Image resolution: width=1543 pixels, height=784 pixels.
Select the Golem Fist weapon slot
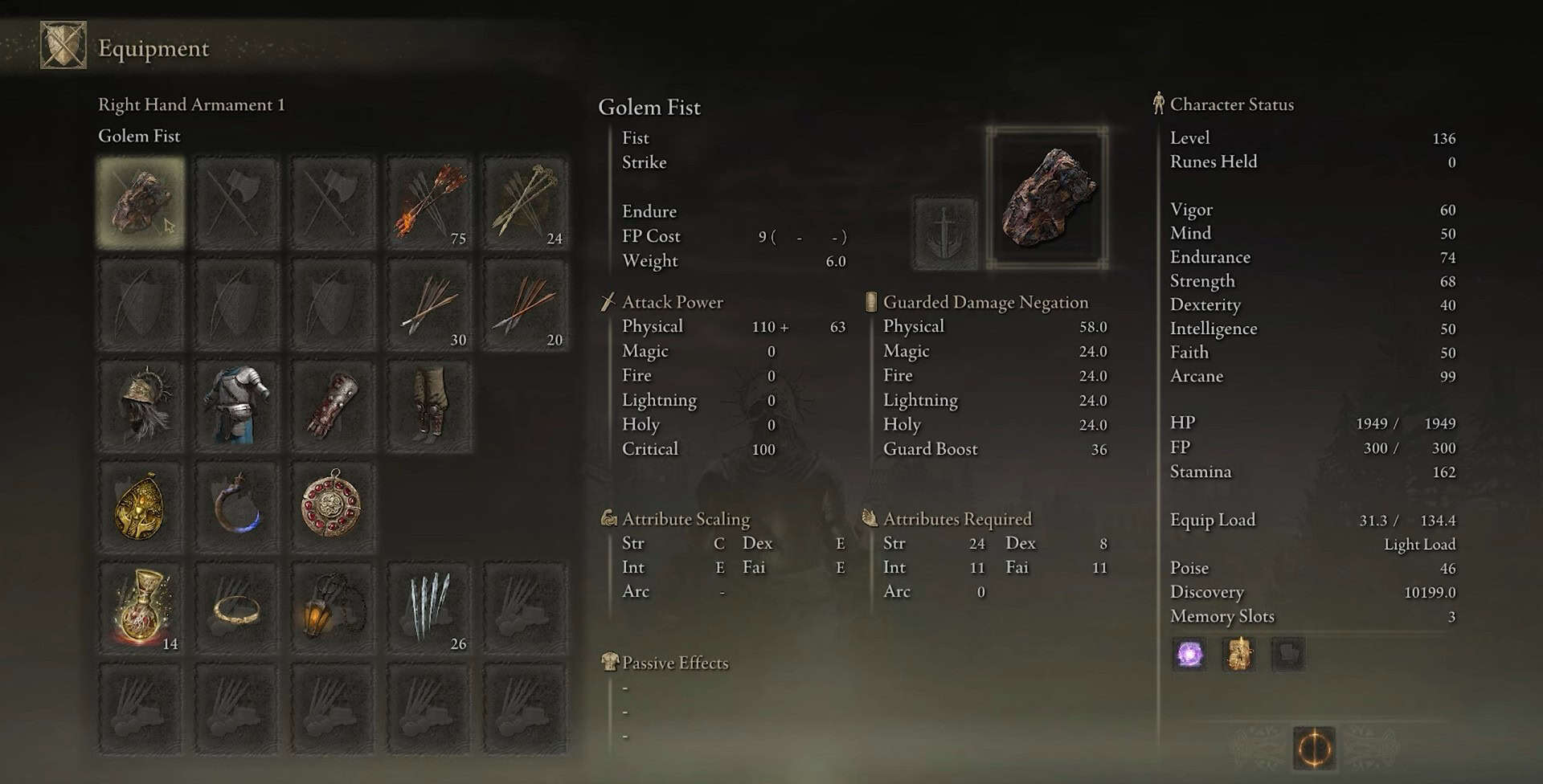click(141, 202)
